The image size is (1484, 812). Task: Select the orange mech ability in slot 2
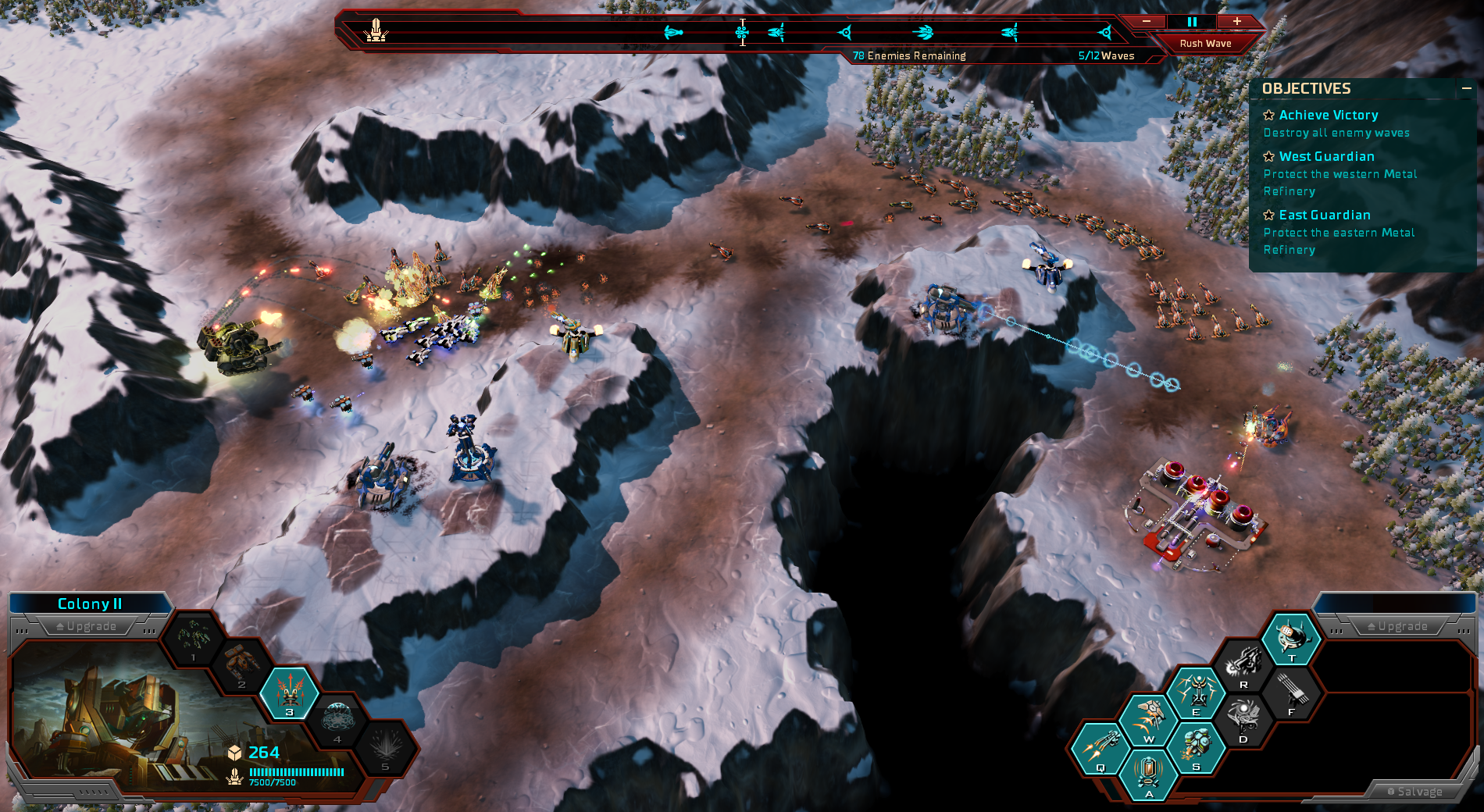pos(241,664)
